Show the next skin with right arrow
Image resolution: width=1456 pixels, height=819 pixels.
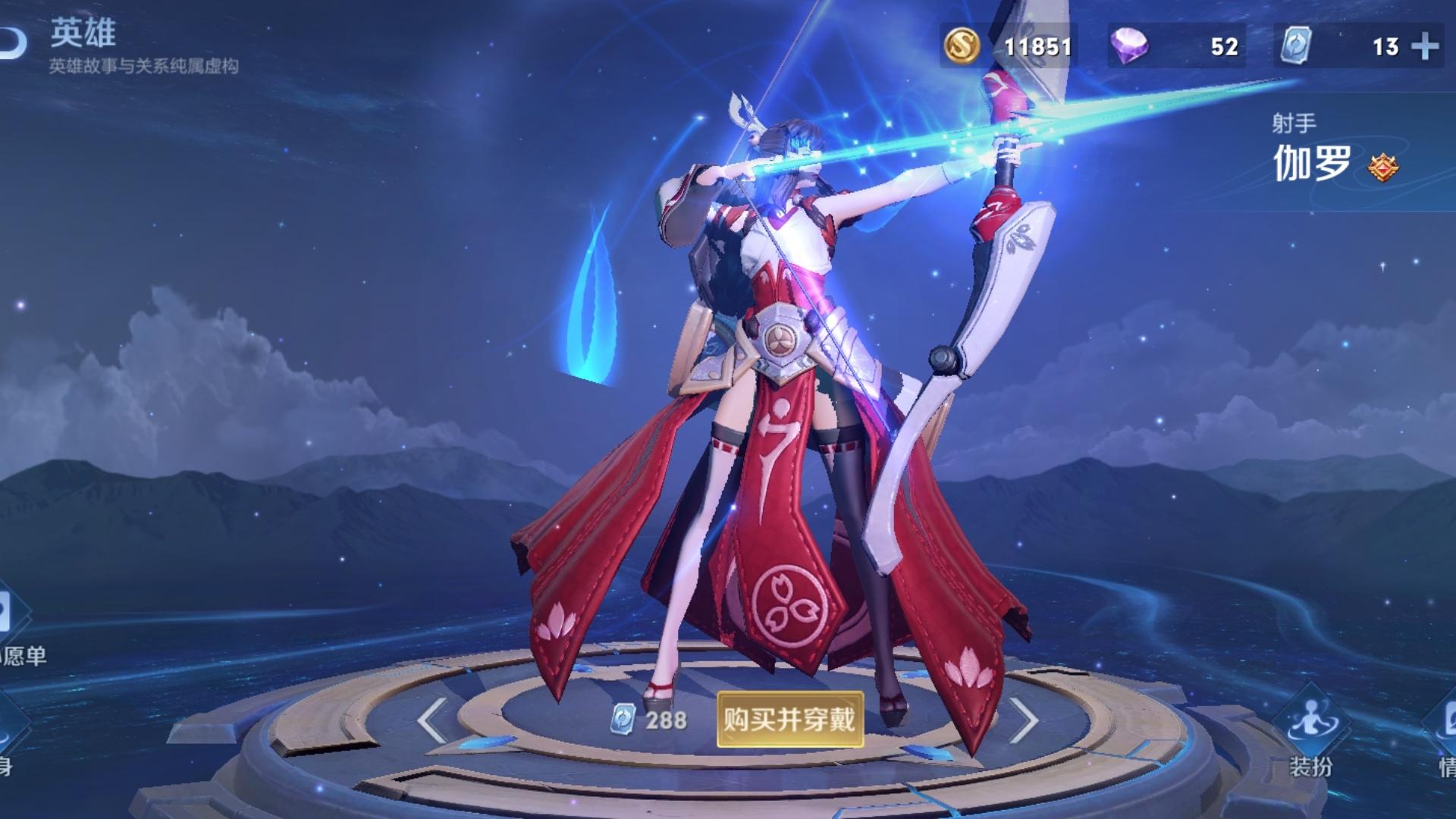point(1024,720)
